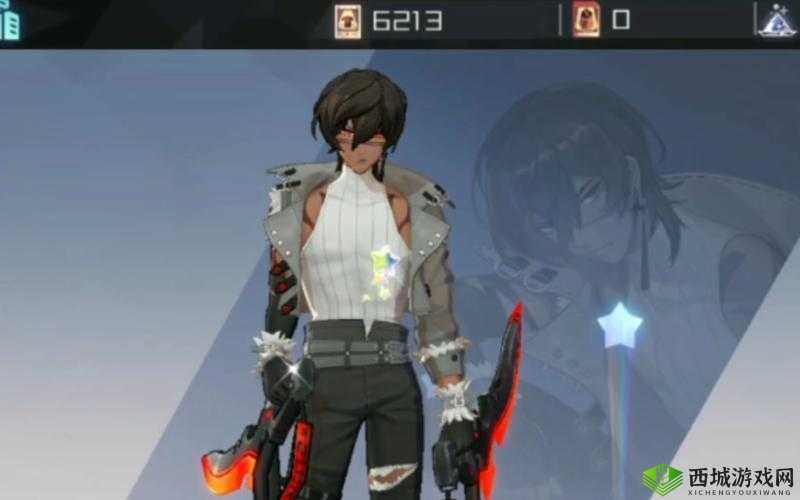Click the tan ticket currency icon
This screenshot has width=800, height=500.
coord(347,21)
